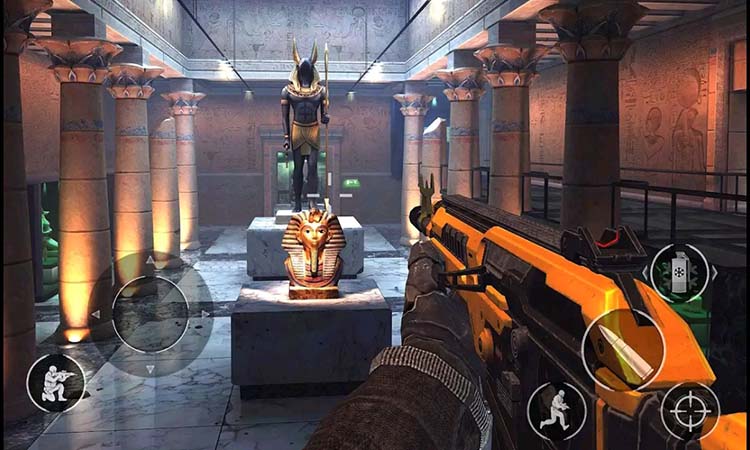This screenshot has width=750, height=450.
Task: Tap the joystick's down arrow
Action: 150,369
